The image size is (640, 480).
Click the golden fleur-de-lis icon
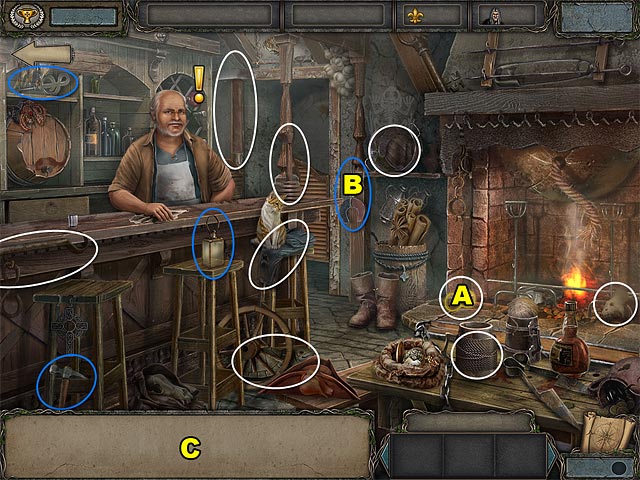[415, 16]
